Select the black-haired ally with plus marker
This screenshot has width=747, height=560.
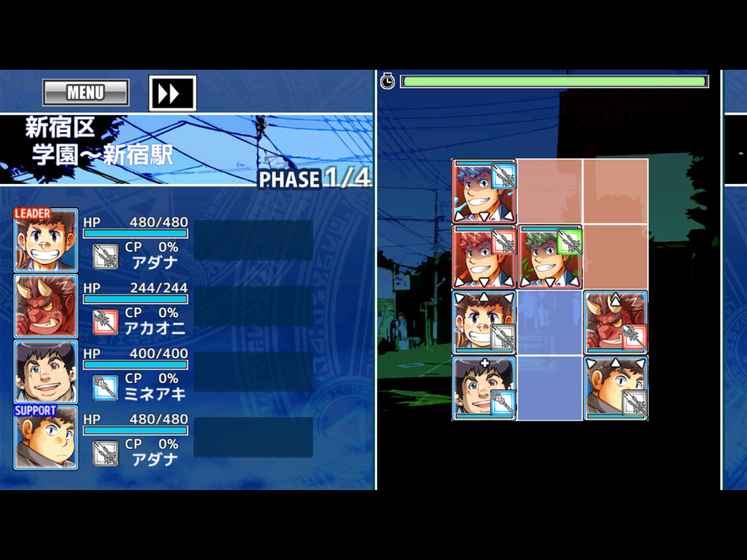pos(484,387)
